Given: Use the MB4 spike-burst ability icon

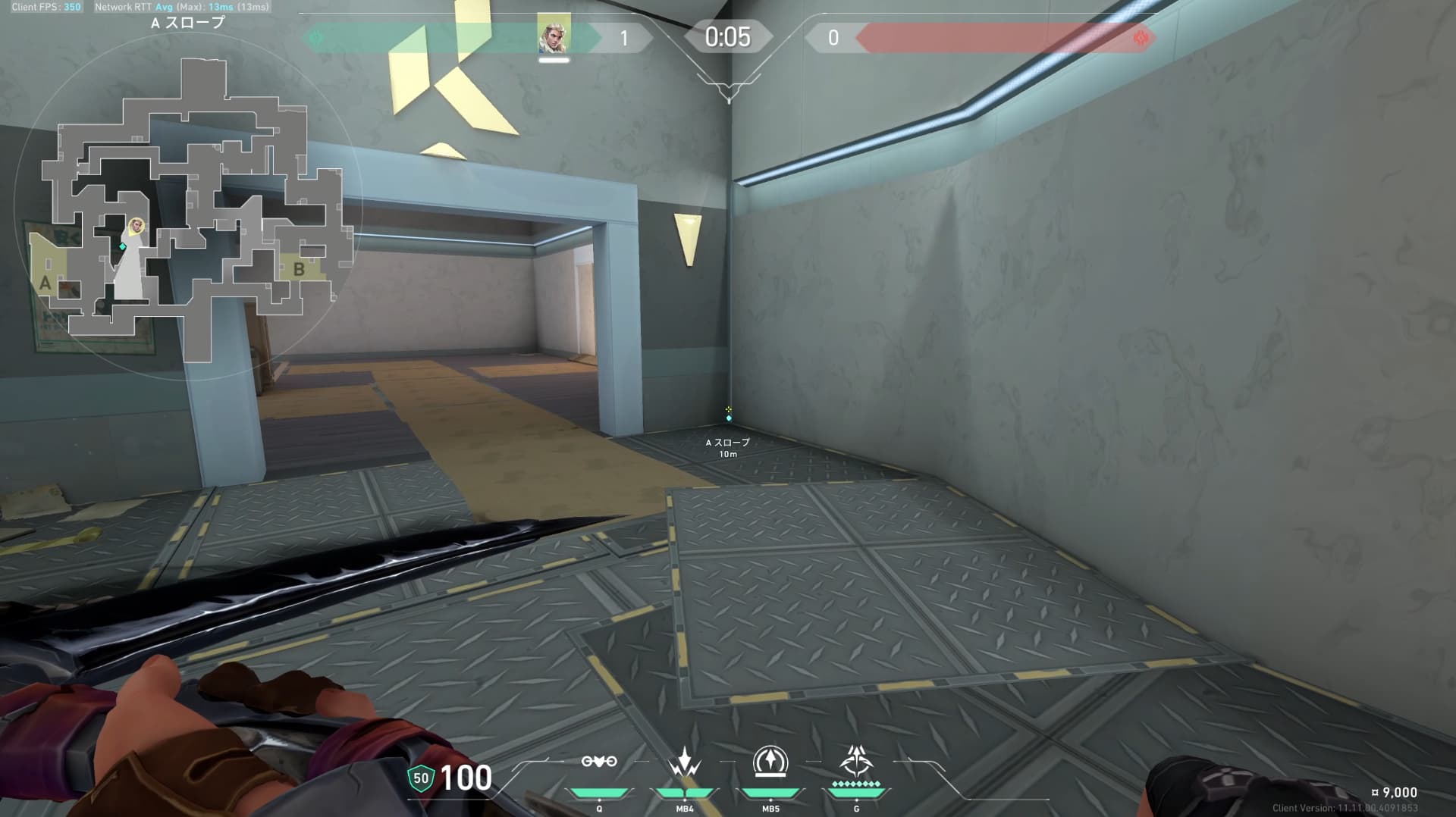Looking at the screenshot, I should pos(685,762).
